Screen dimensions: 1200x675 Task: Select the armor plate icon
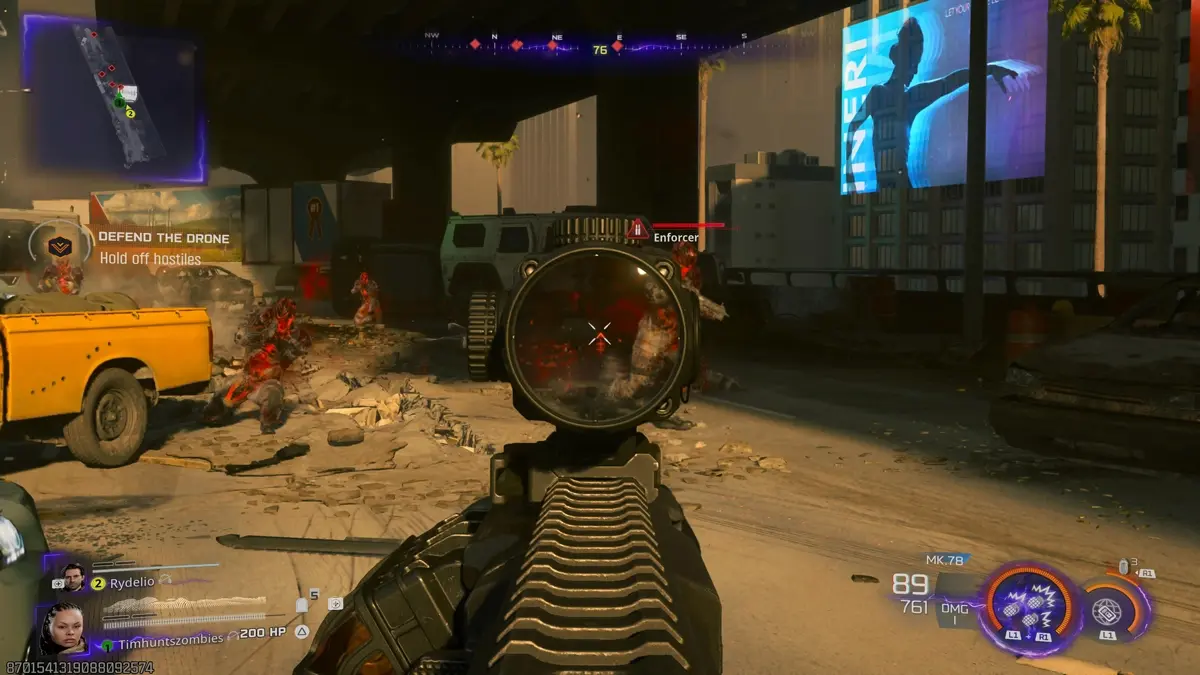pos(300,606)
